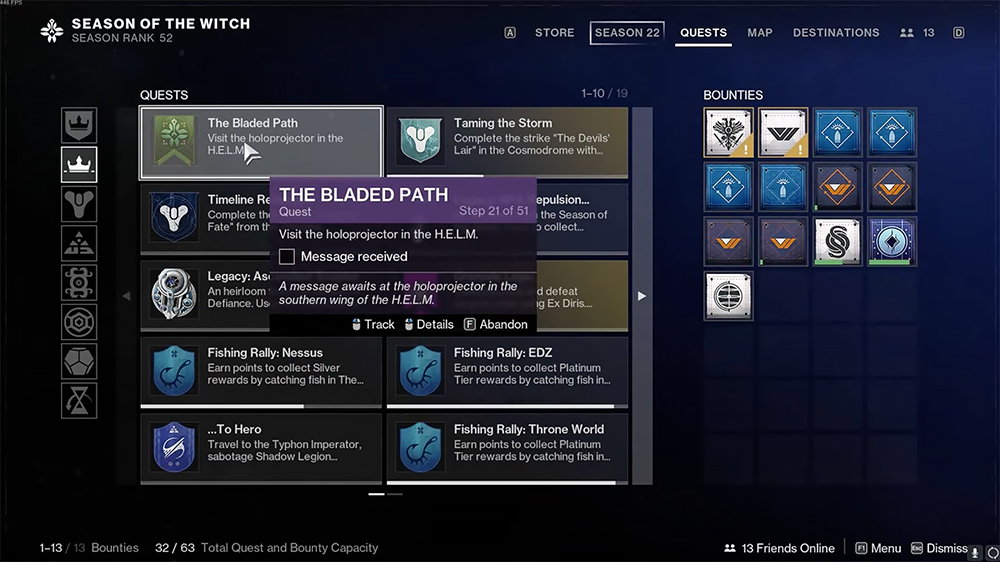Go to the previous quests page
1000x562 pixels.
[126, 296]
